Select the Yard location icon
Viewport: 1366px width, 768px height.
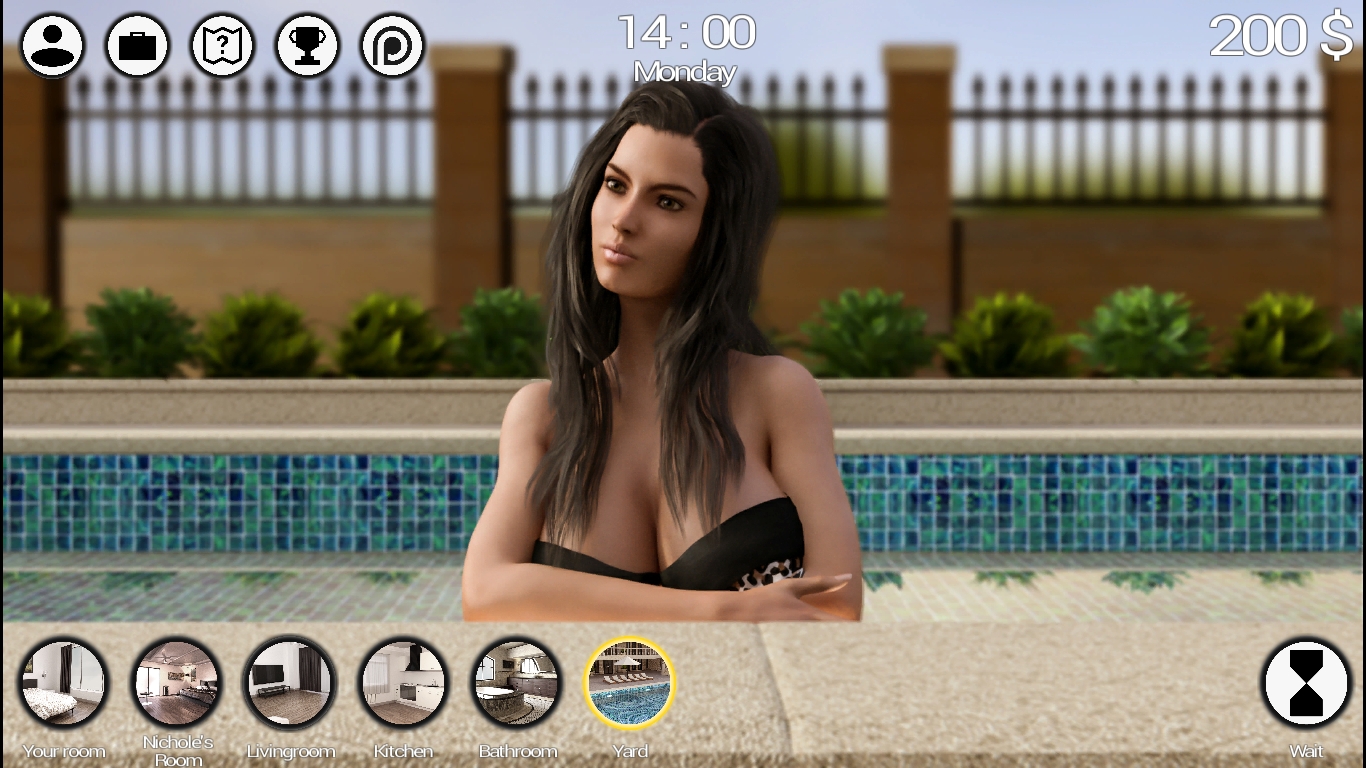pyautogui.click(x=629, y=683)
